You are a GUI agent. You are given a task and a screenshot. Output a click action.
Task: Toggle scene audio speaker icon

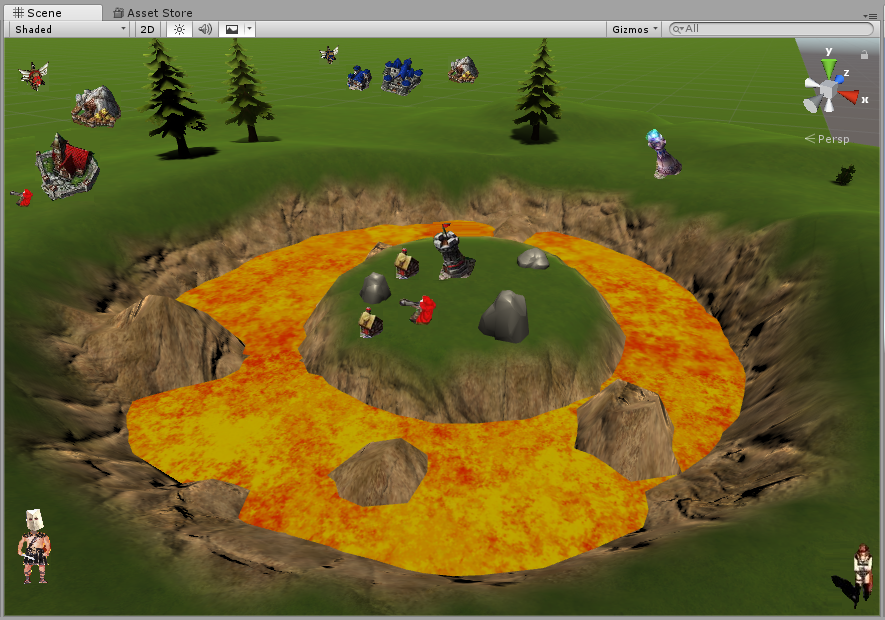tap(205, 29)
